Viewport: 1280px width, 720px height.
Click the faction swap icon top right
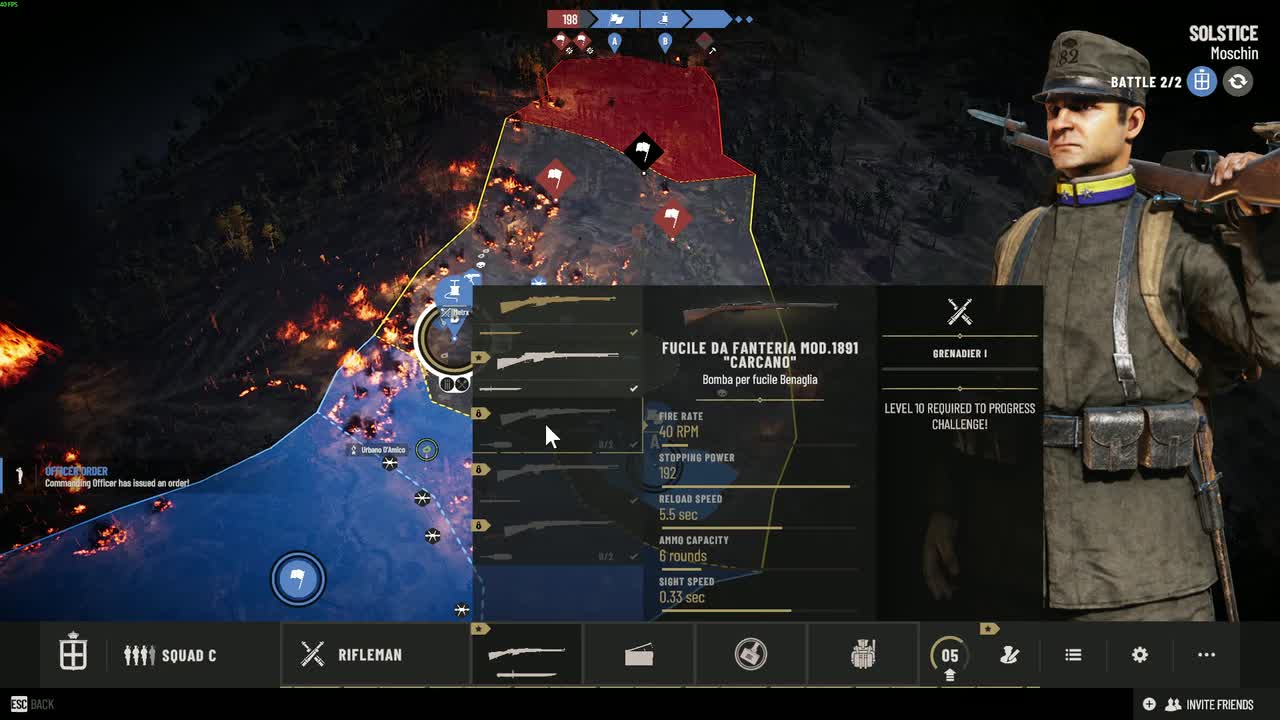1237,82
